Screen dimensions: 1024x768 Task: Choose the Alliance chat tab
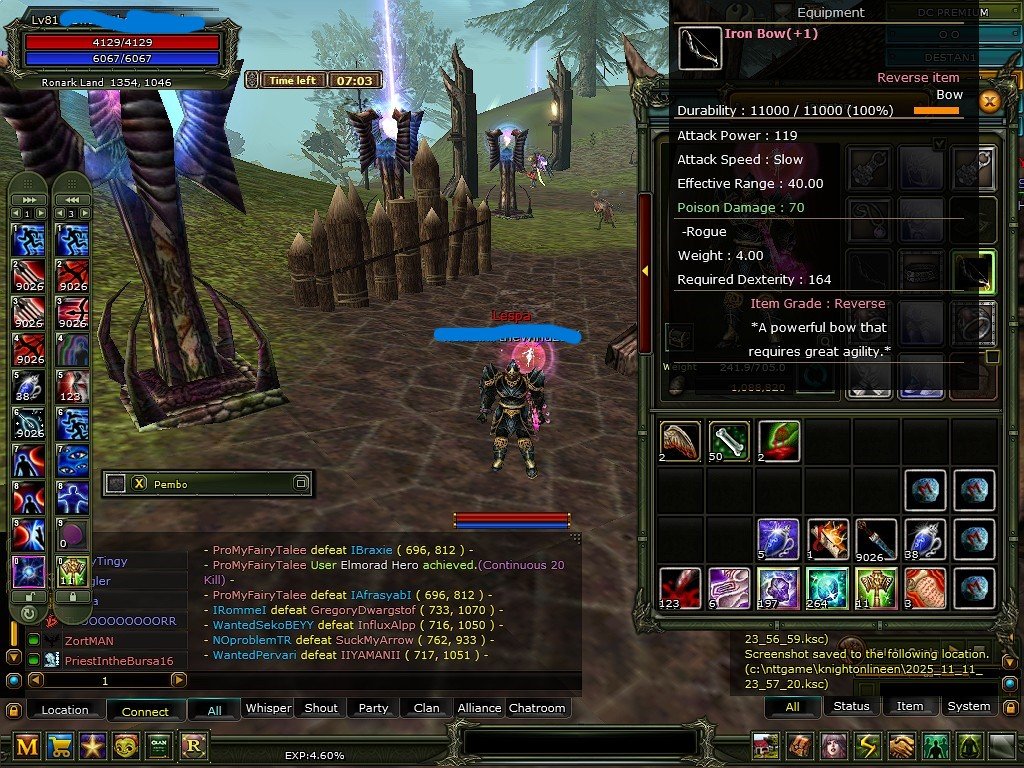click(479, 708)
